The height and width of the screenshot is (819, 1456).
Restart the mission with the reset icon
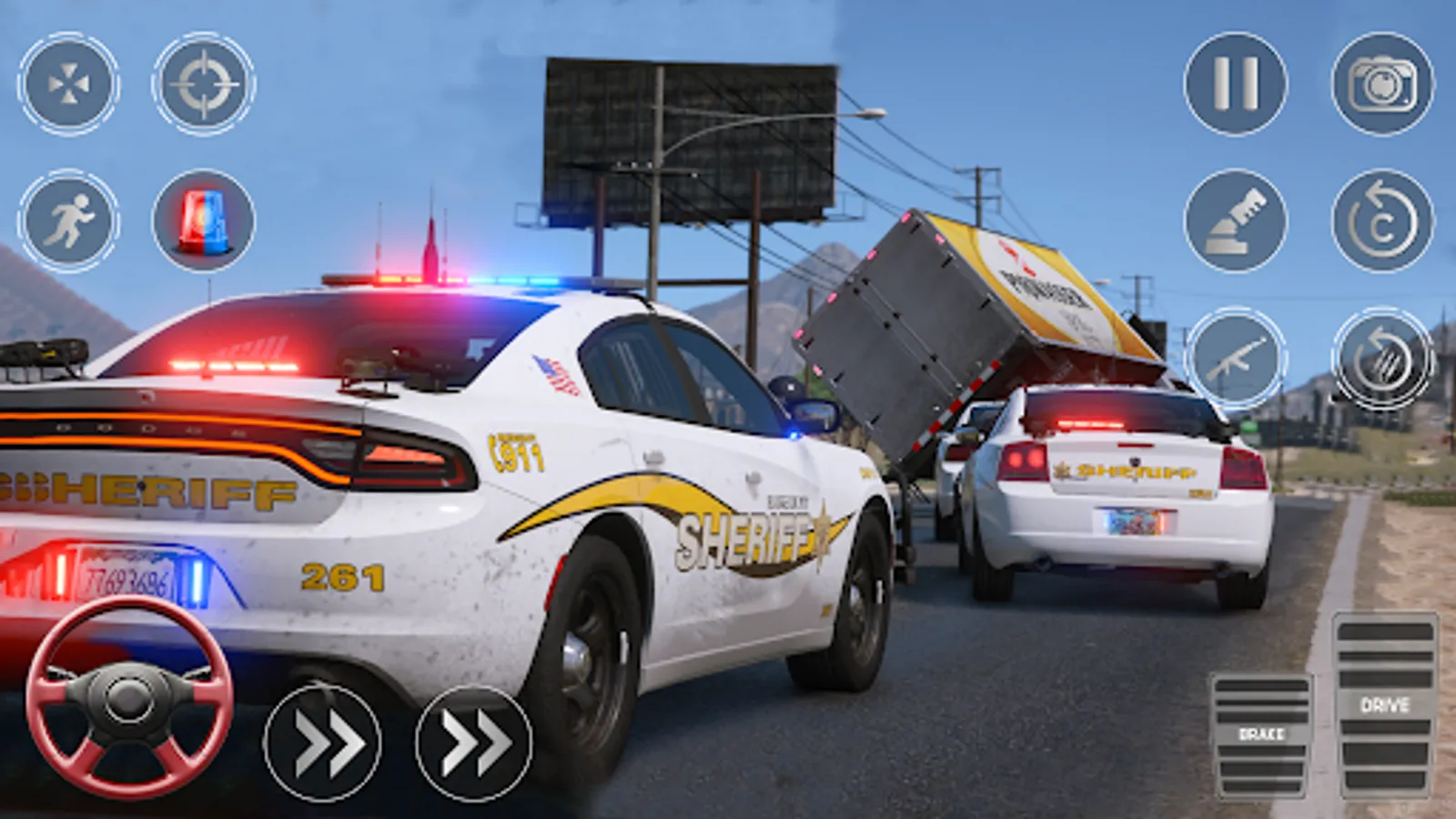click(1376, 221)
